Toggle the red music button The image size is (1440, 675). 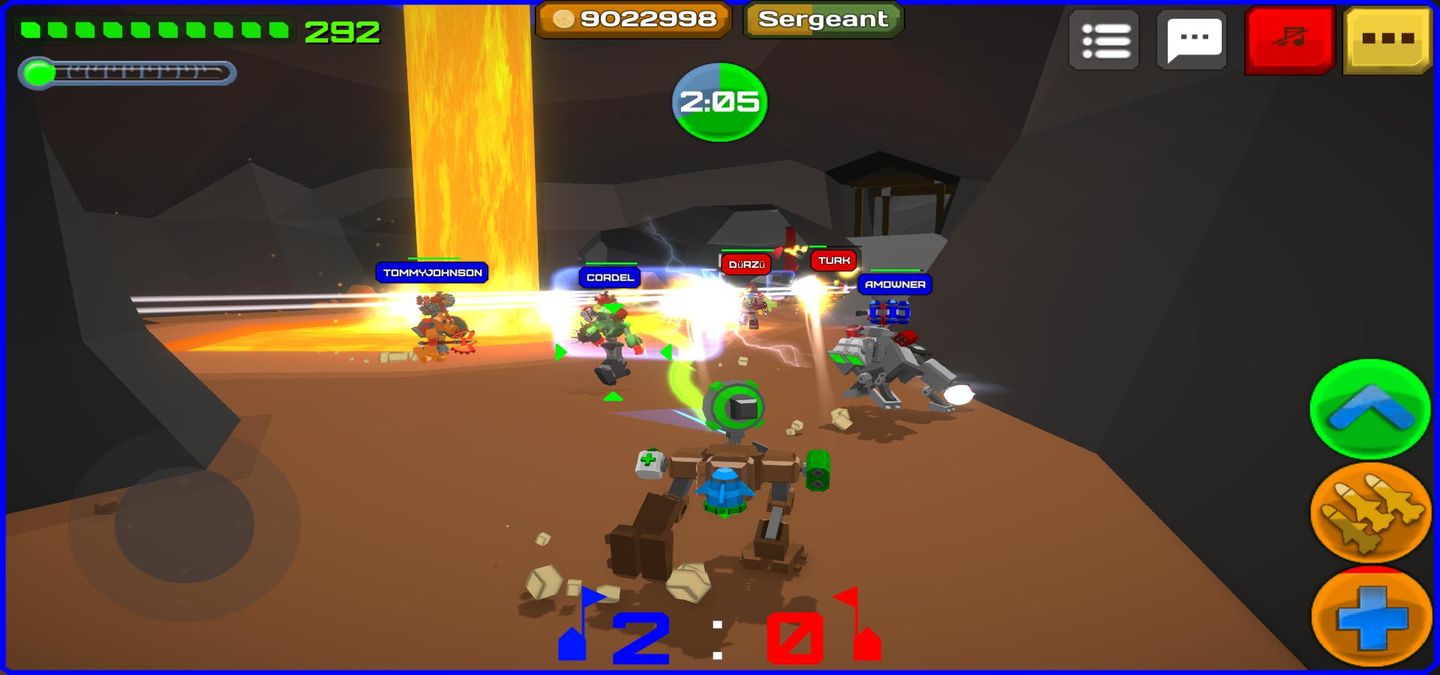click(1290, 40)
